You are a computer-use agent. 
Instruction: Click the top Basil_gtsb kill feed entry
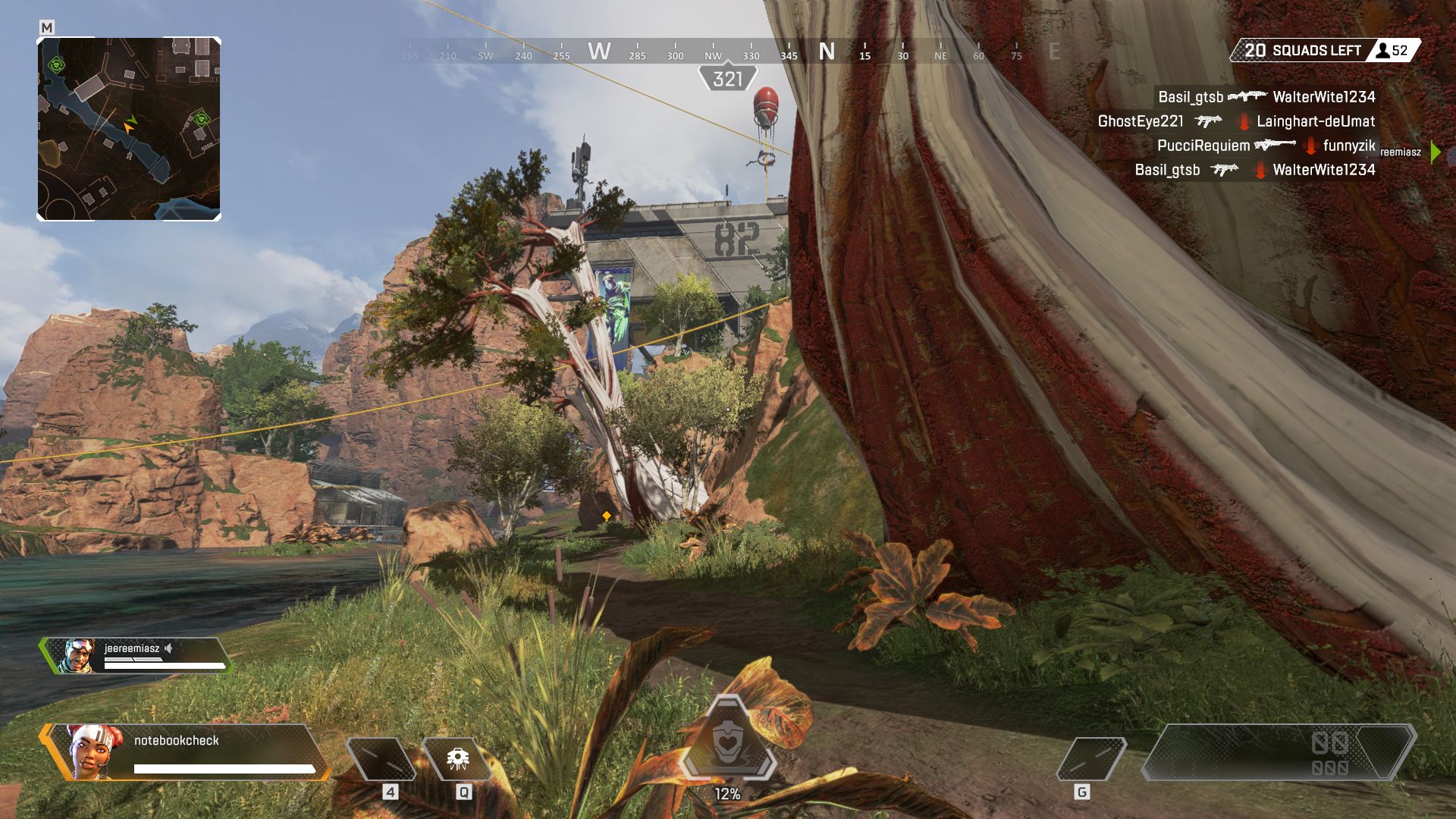pos(1265,97)
